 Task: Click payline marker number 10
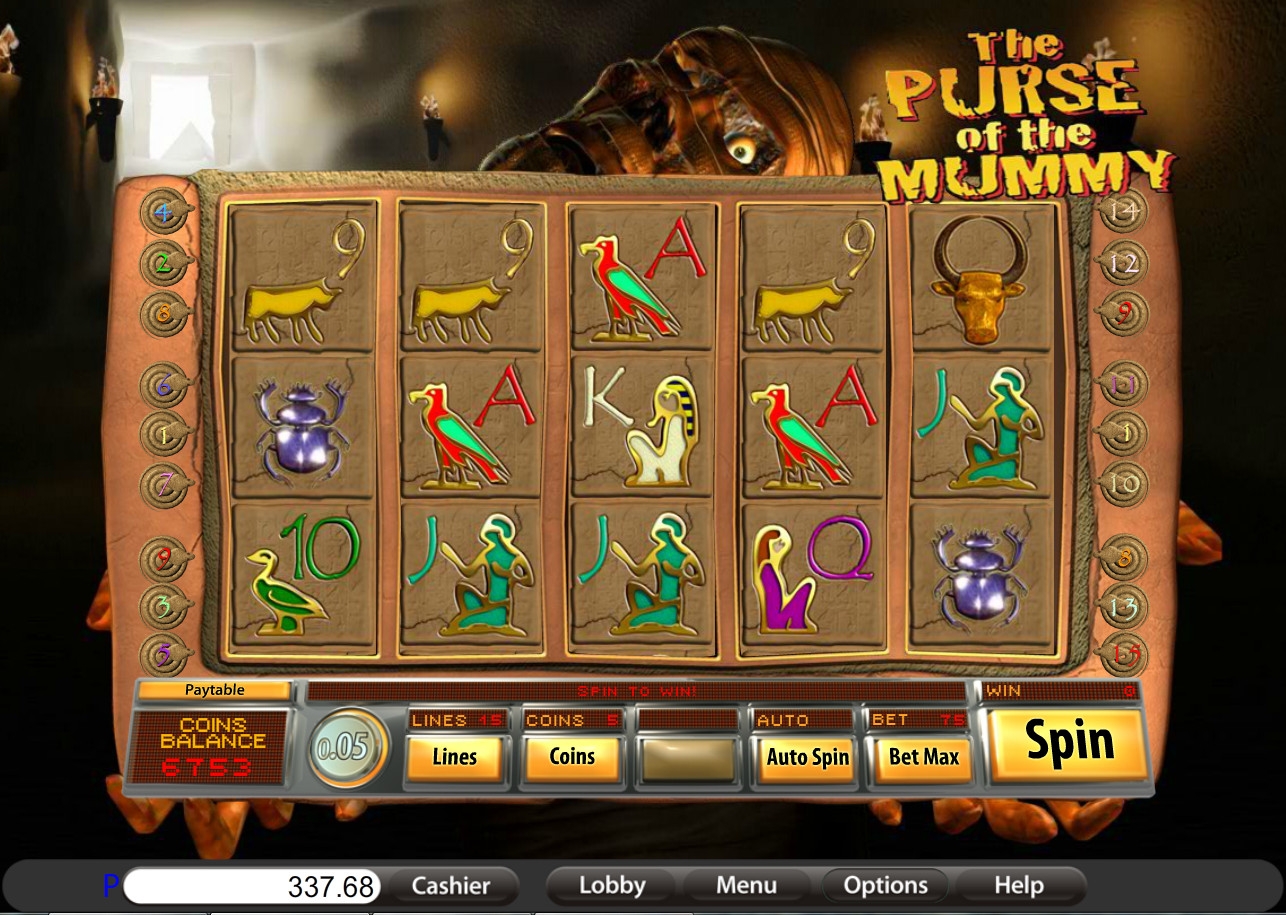click(1122, 485)
